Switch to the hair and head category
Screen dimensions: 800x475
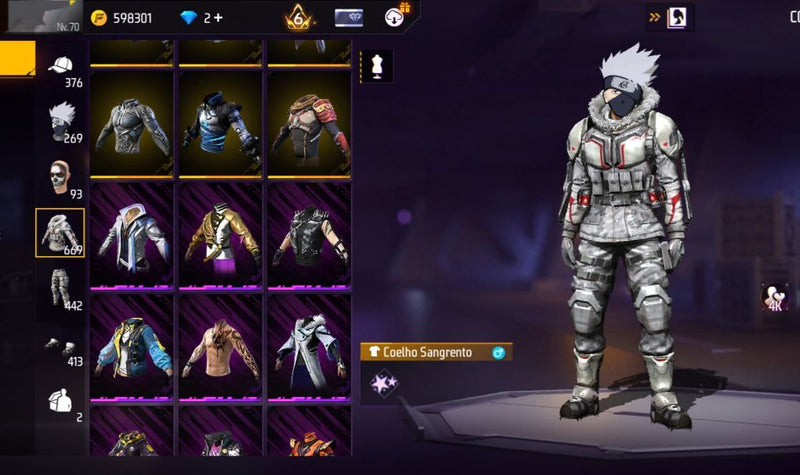coord(61,121)
